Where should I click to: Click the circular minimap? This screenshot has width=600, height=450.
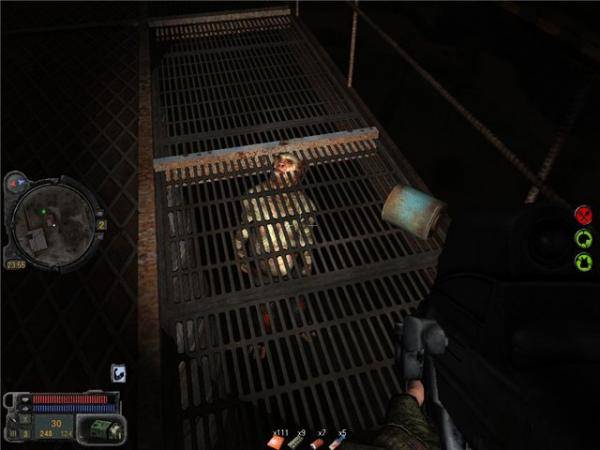(54, 220)
